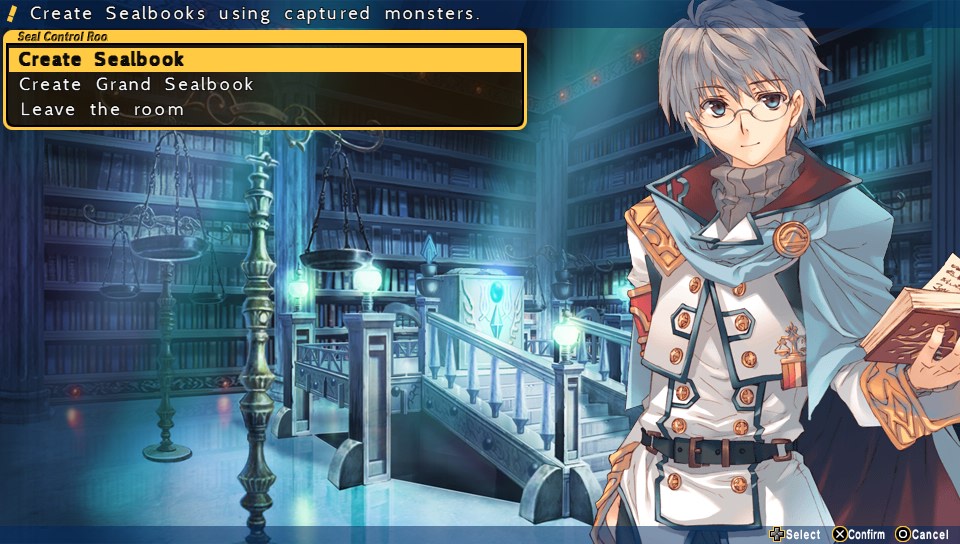Image resolution: width=960 pixels, height=544 pixels.
Task: Pick Leave the room entry
Action: [x=102, y=110]
